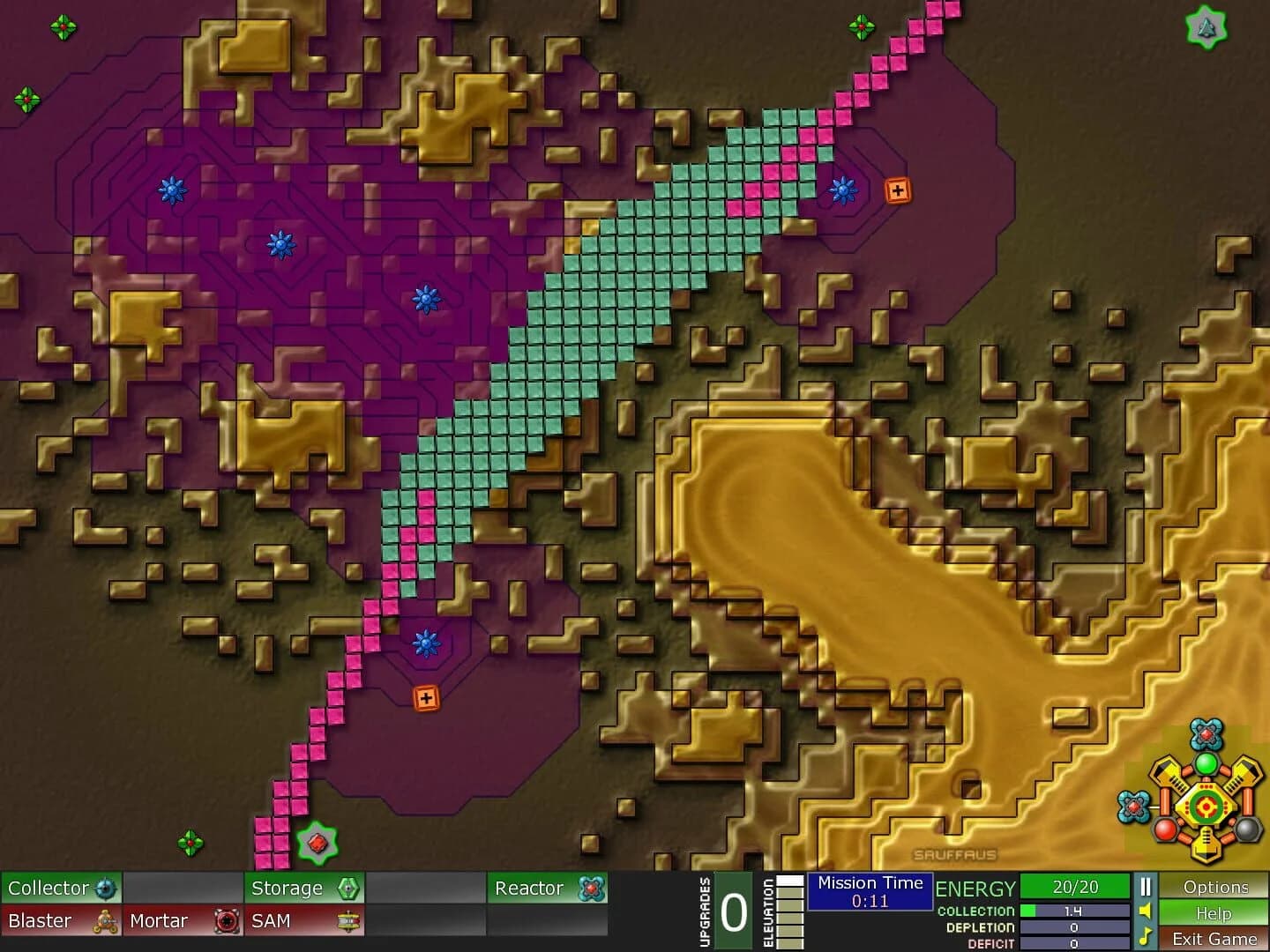
Task: Open the Help screen
Action: (1215, 914)
